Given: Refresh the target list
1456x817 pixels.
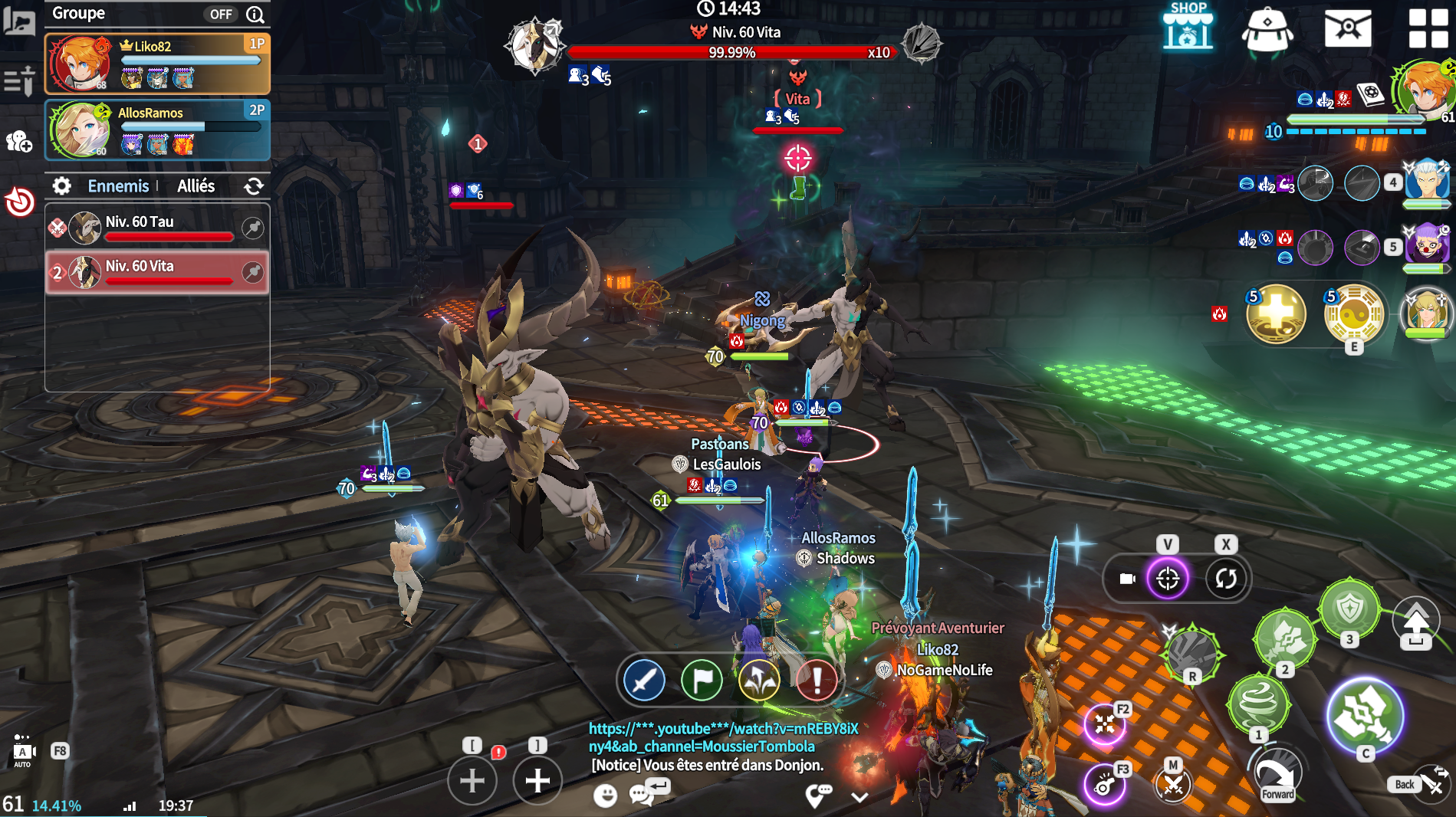Looking at the screenshot, I should (x=254, y=186).
